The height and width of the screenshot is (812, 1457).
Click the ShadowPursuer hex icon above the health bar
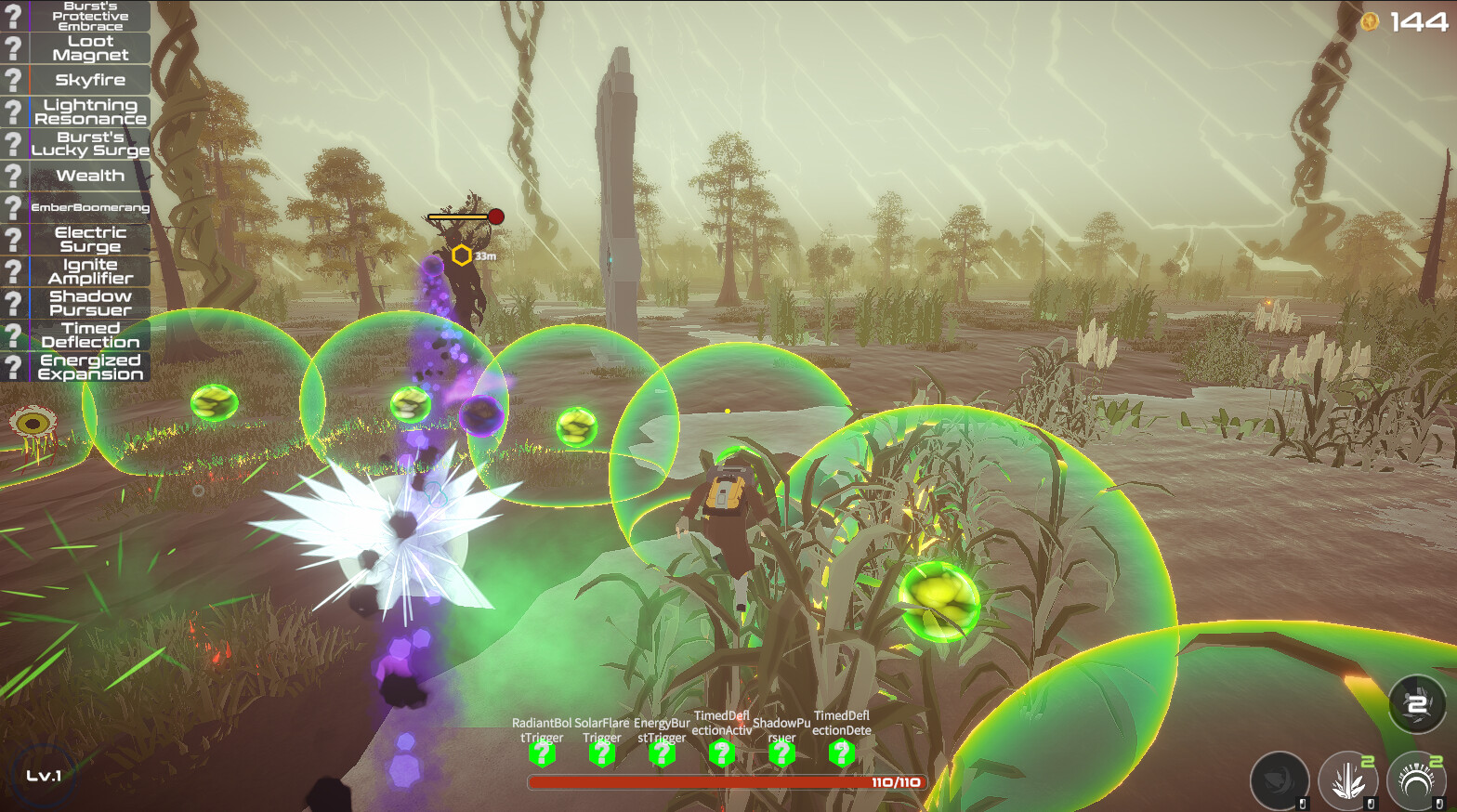781,755
